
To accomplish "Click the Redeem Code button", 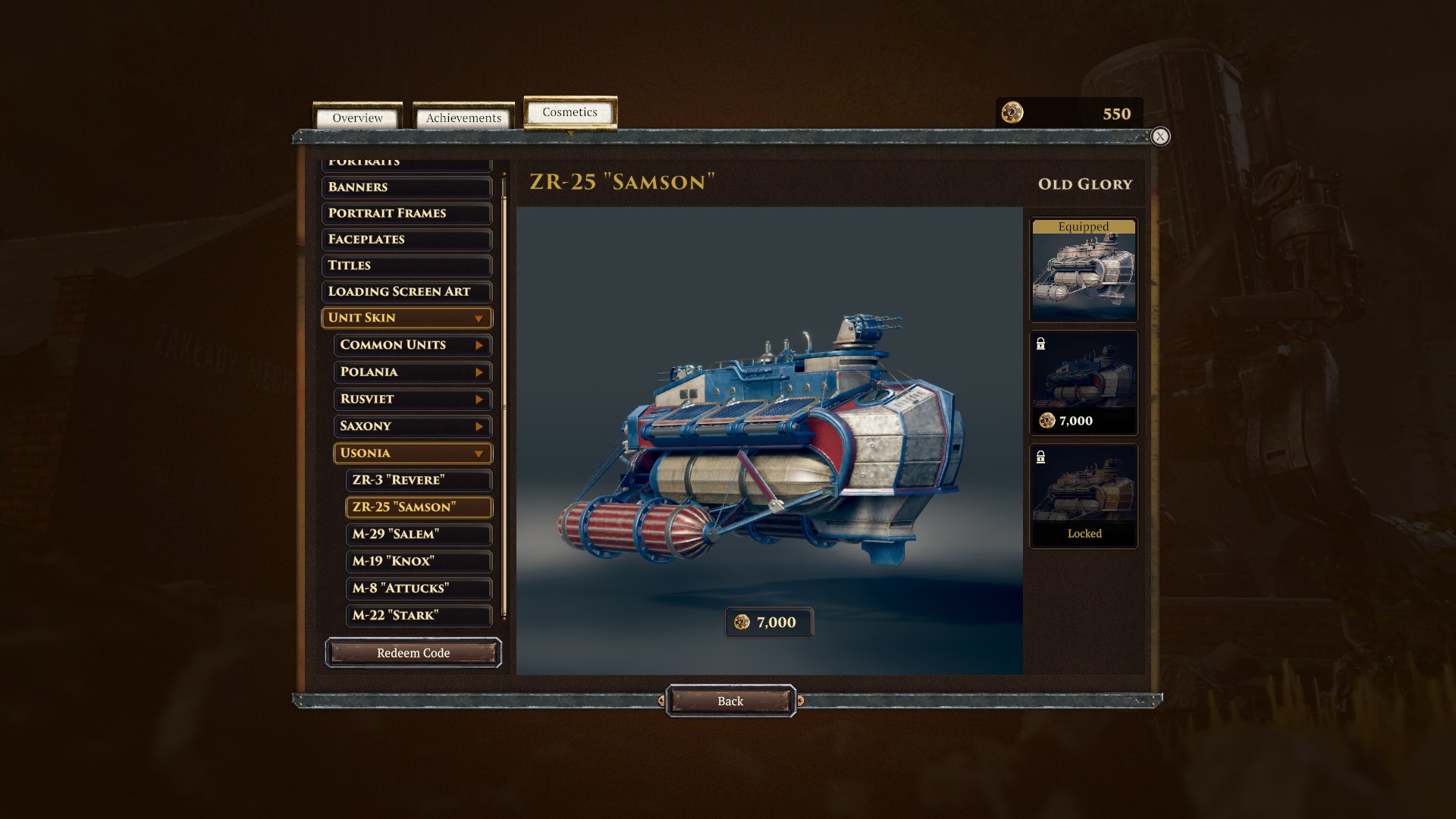I will [413, 653].
